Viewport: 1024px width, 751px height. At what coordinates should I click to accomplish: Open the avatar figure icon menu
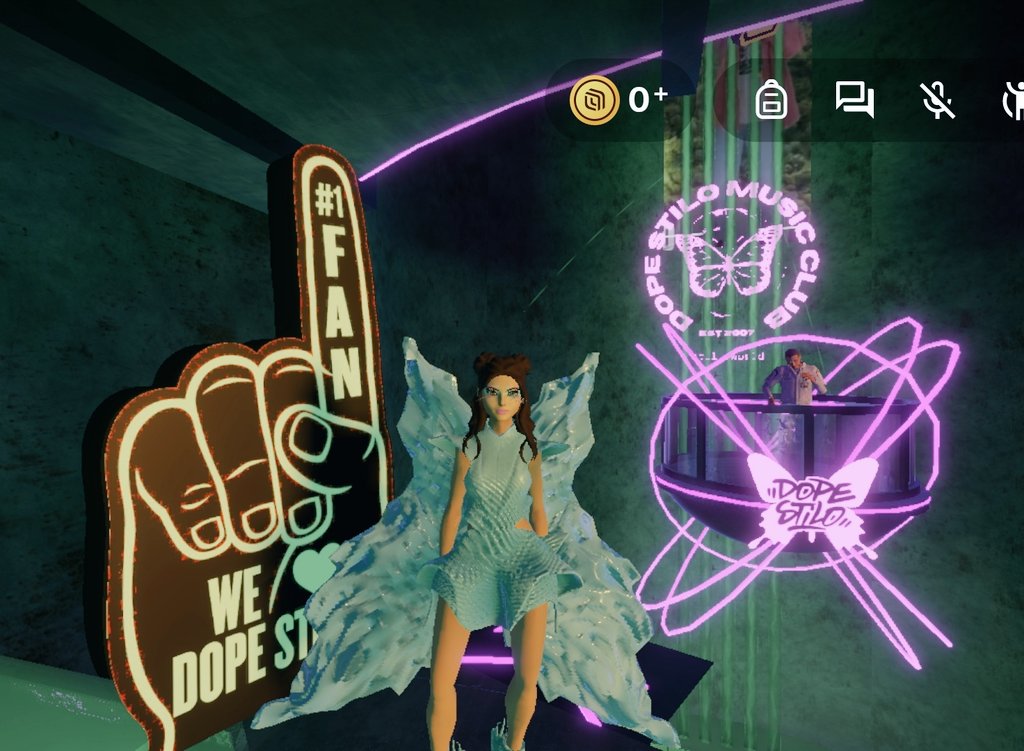coord(1012,100)
